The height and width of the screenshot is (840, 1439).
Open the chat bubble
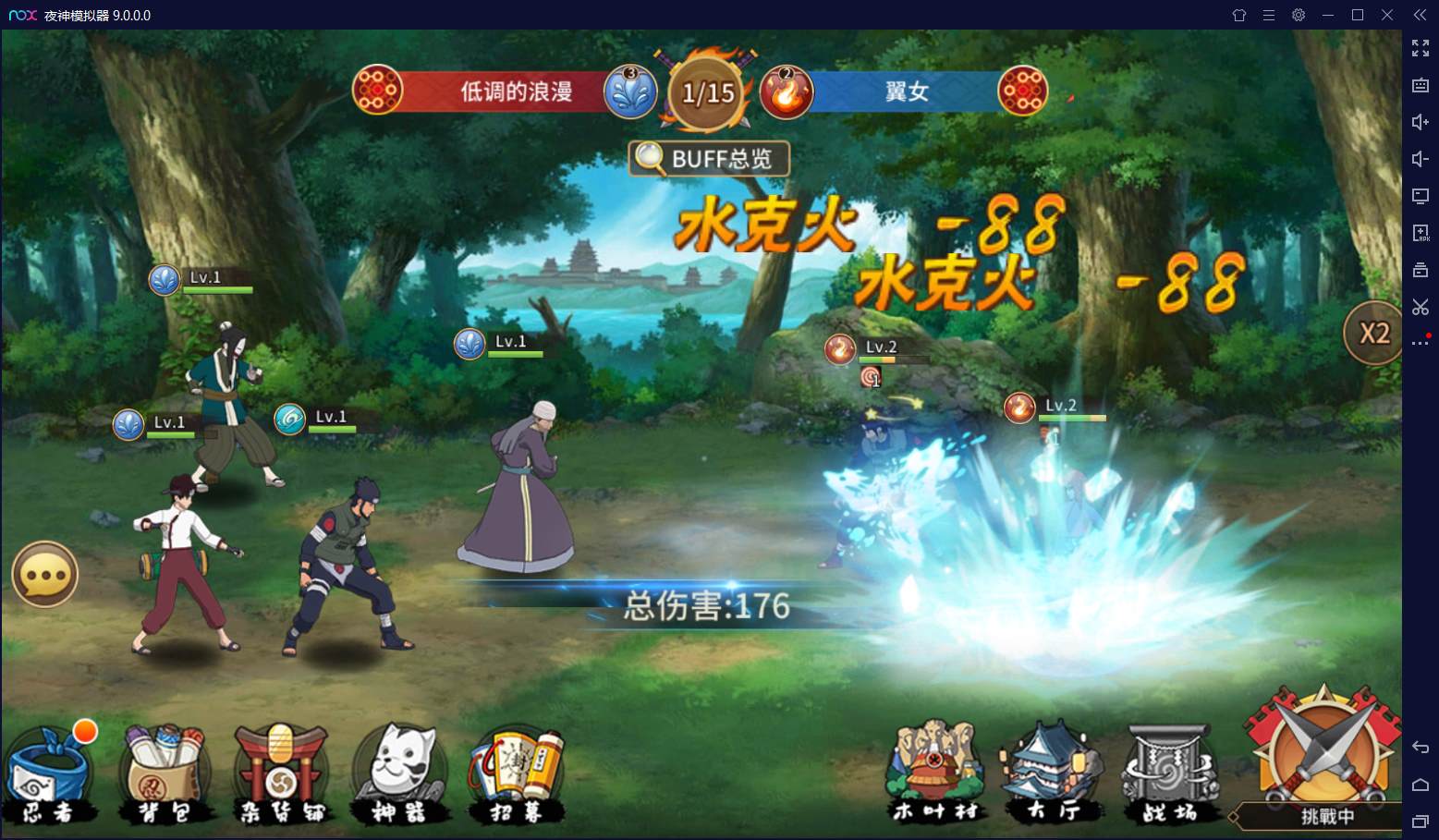pos(44,575)
